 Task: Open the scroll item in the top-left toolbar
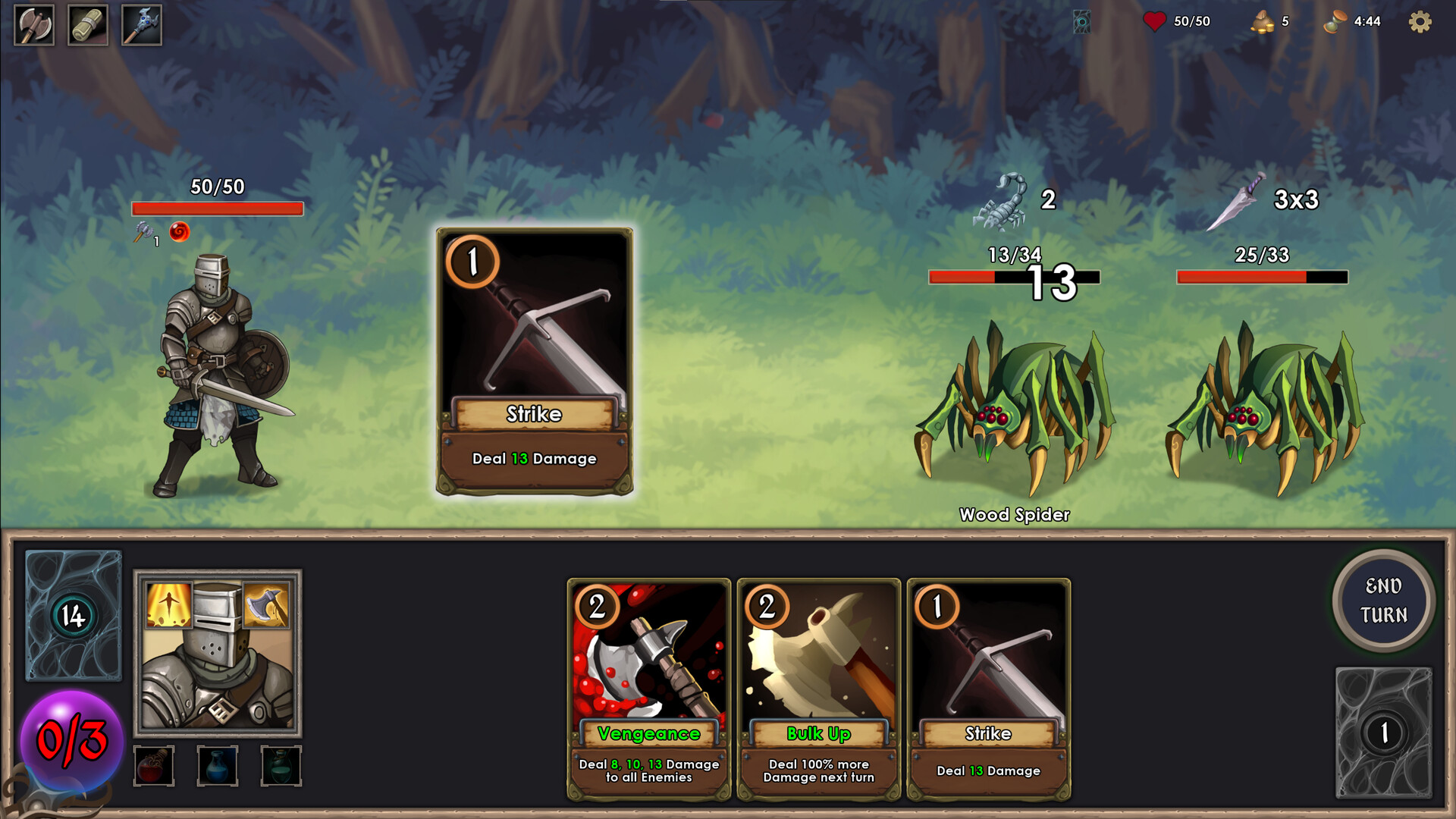[x=89, y=24]
